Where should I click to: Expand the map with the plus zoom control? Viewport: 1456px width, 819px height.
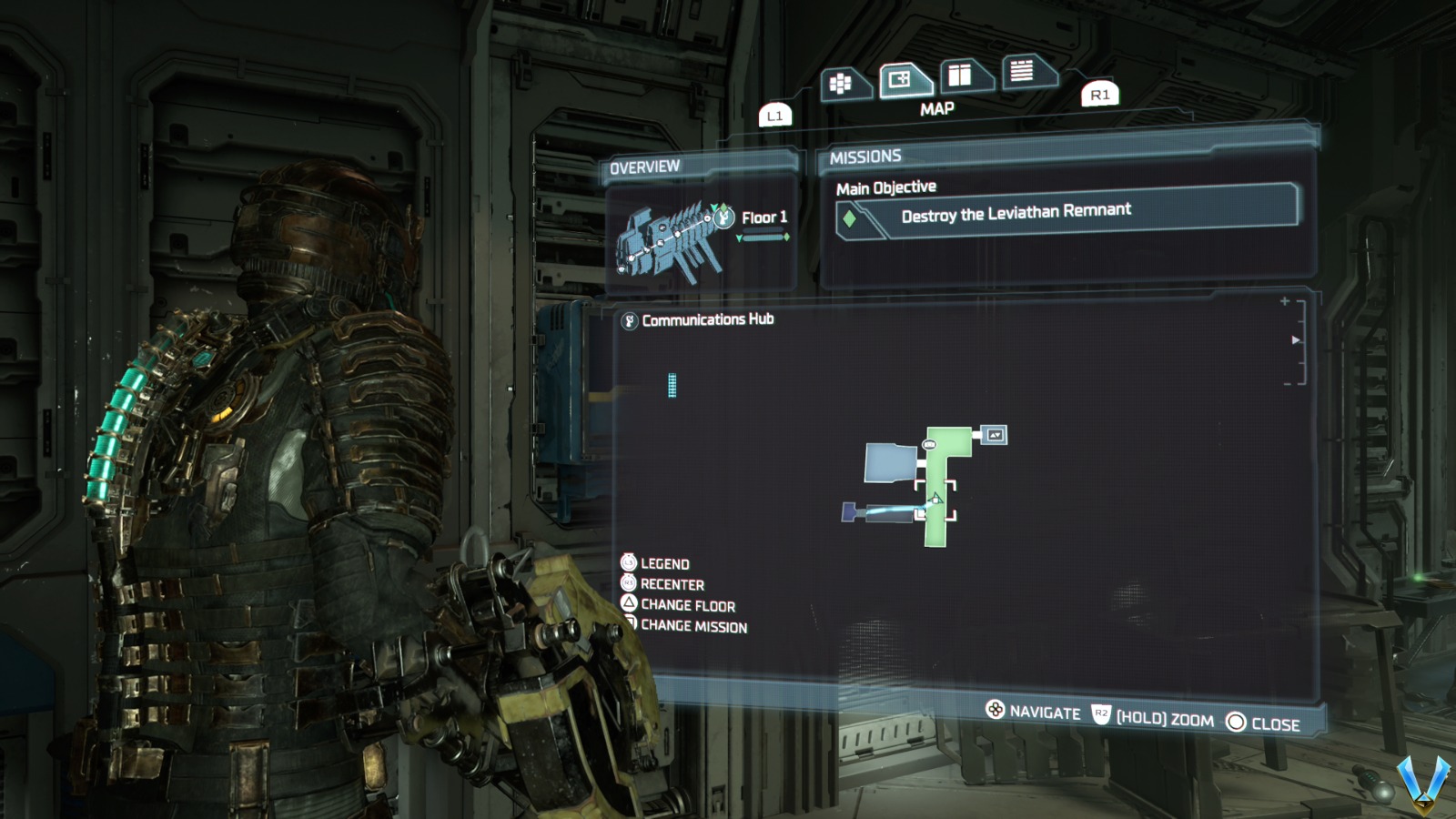[1285, 301]
